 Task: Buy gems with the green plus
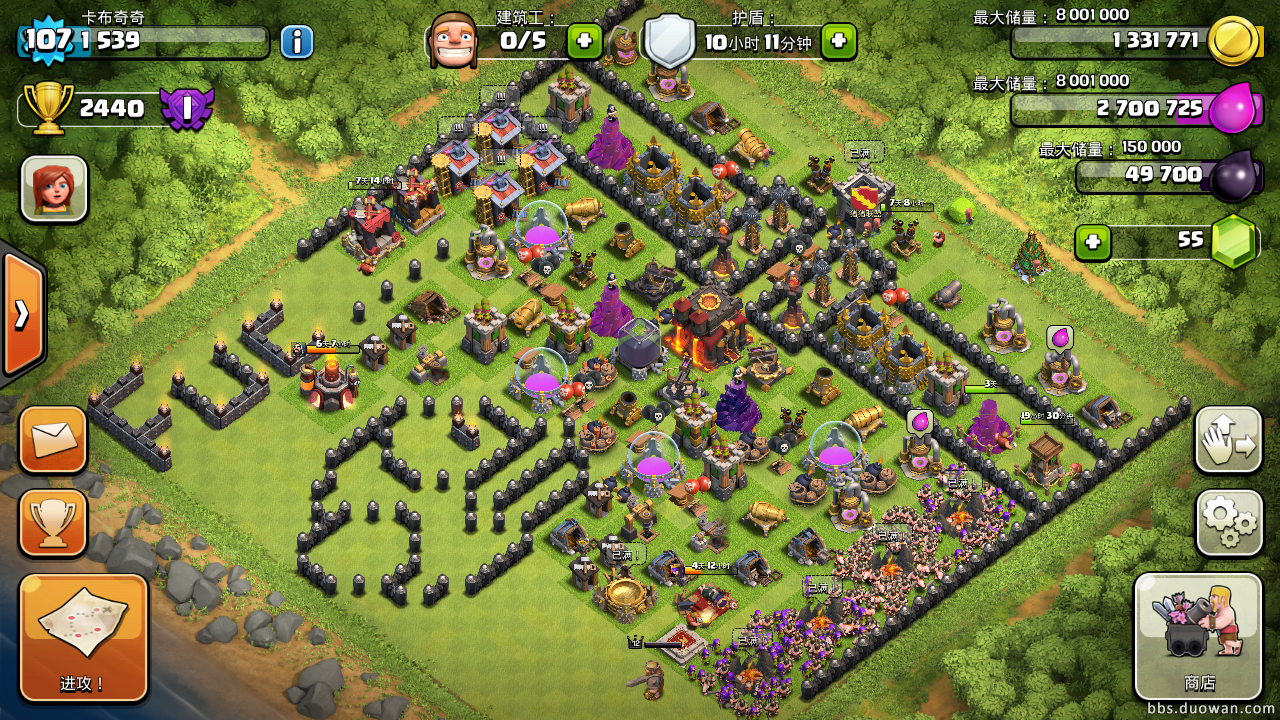pos(1093,242)
